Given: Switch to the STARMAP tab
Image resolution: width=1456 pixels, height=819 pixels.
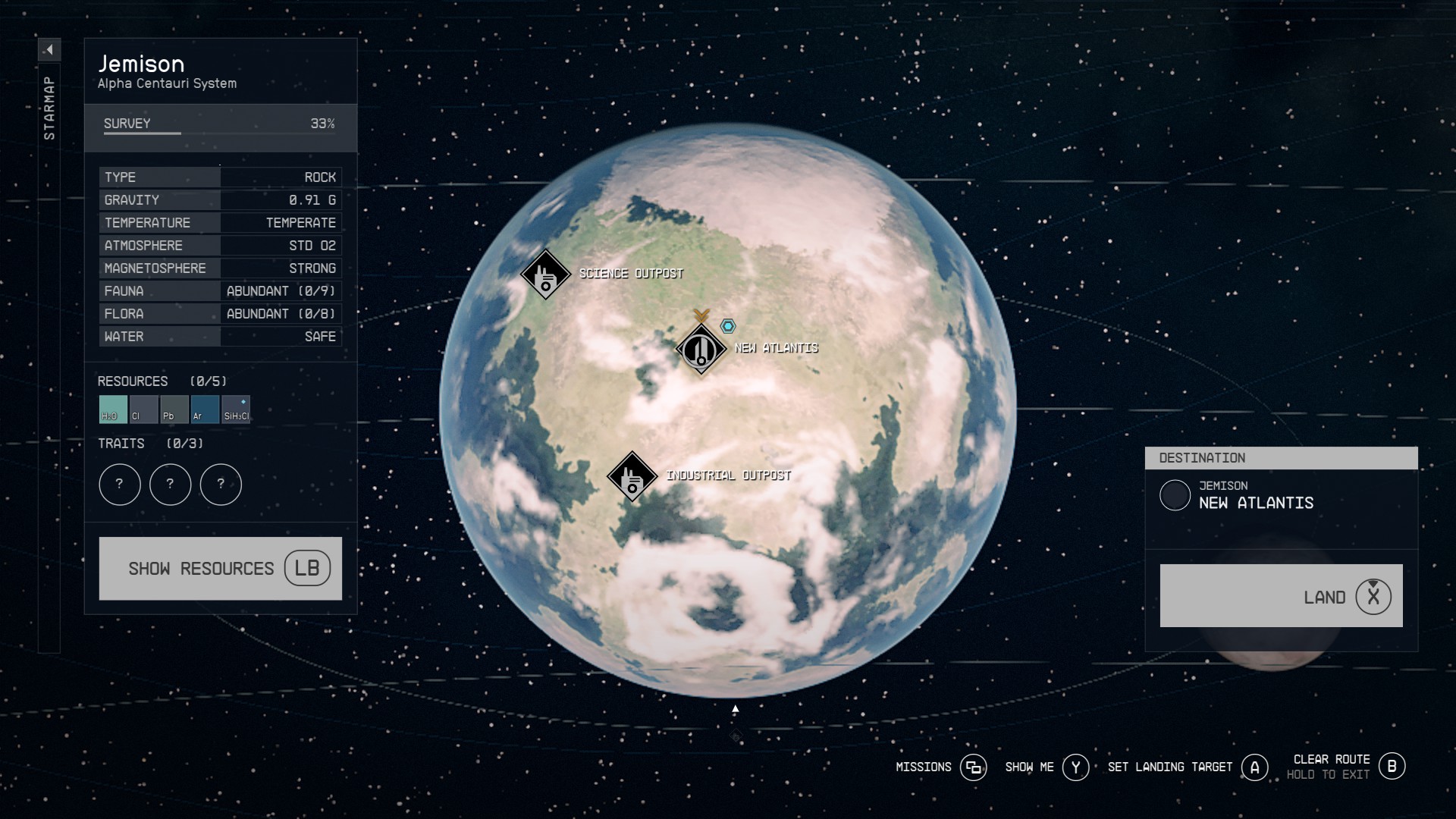Looking at the screenshot, I should pos(49,106).
